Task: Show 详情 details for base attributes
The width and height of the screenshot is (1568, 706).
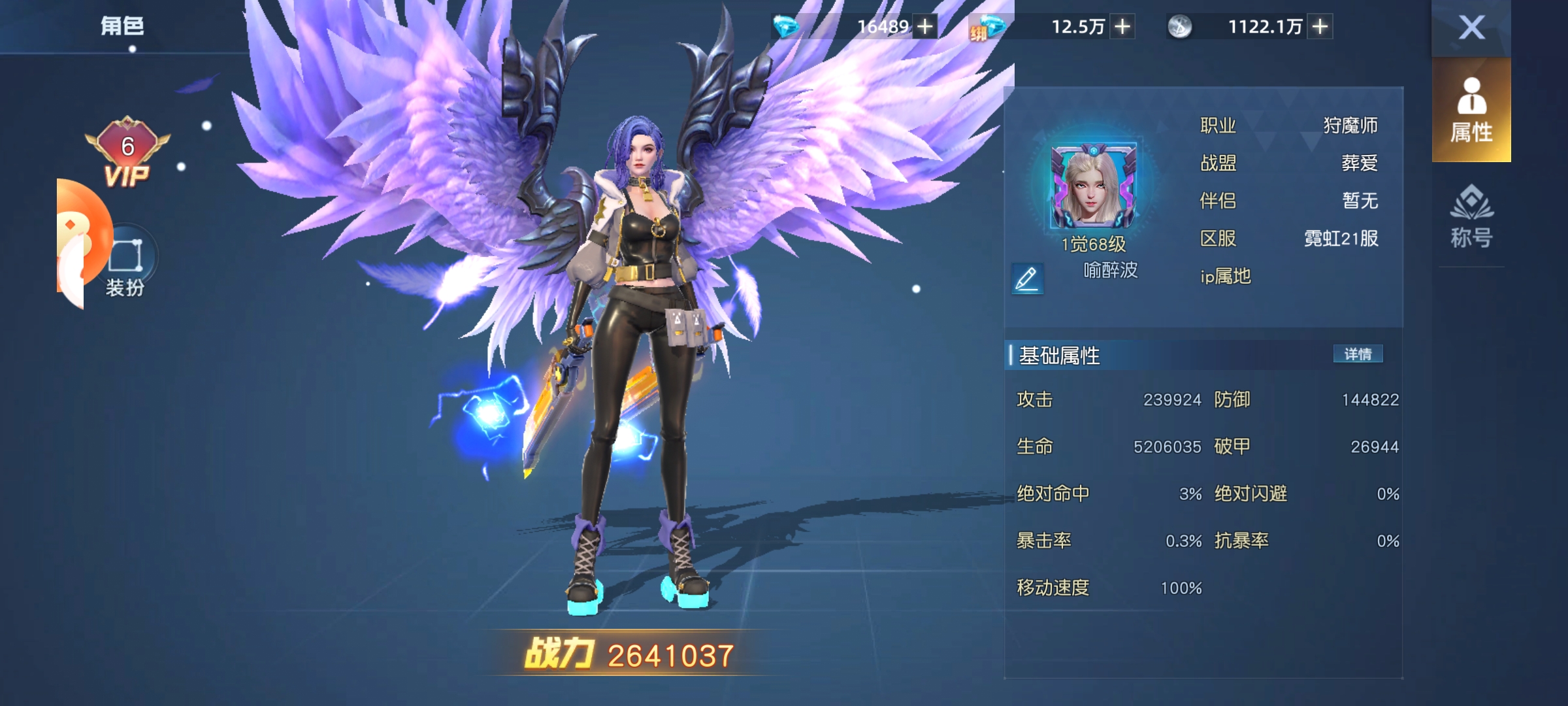Action: click(x=1358, y=354)
